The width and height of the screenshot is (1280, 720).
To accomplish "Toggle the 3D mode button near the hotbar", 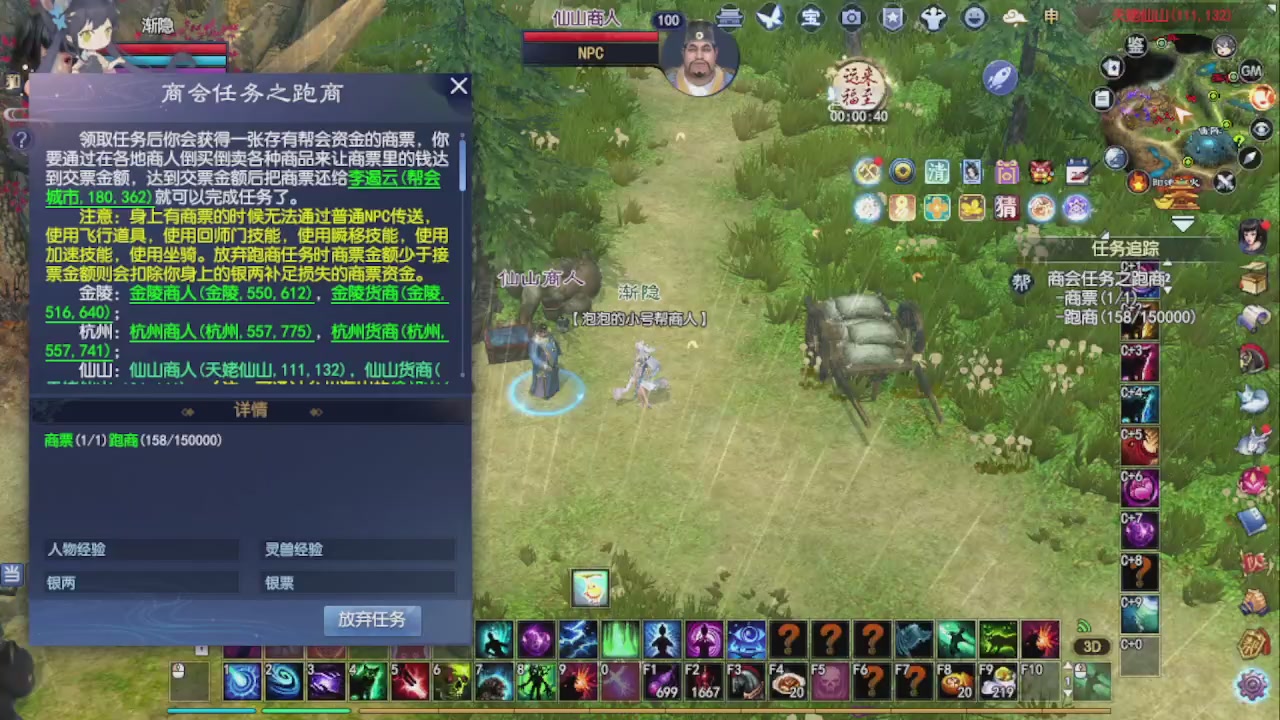I will pos(1092,647).
